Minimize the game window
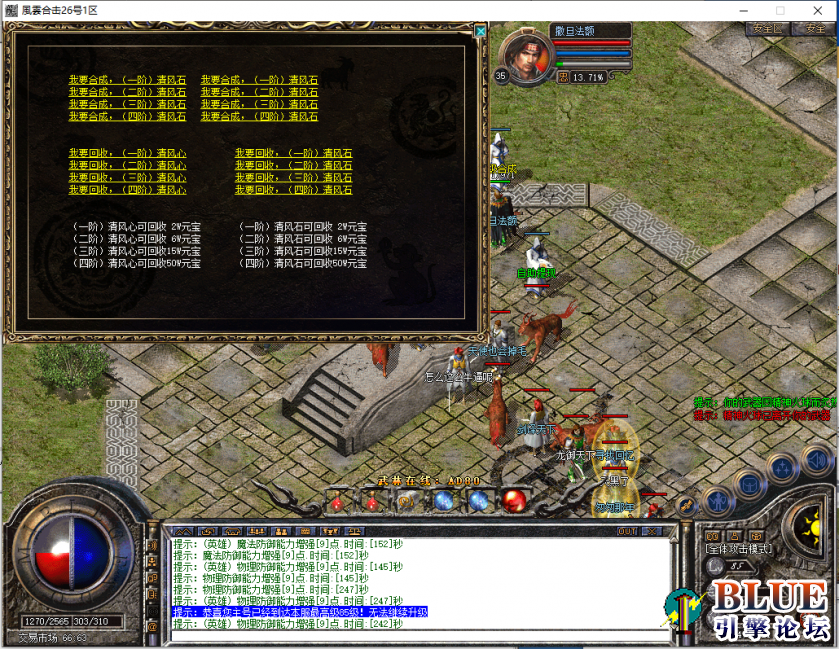 tap(741, 10)
